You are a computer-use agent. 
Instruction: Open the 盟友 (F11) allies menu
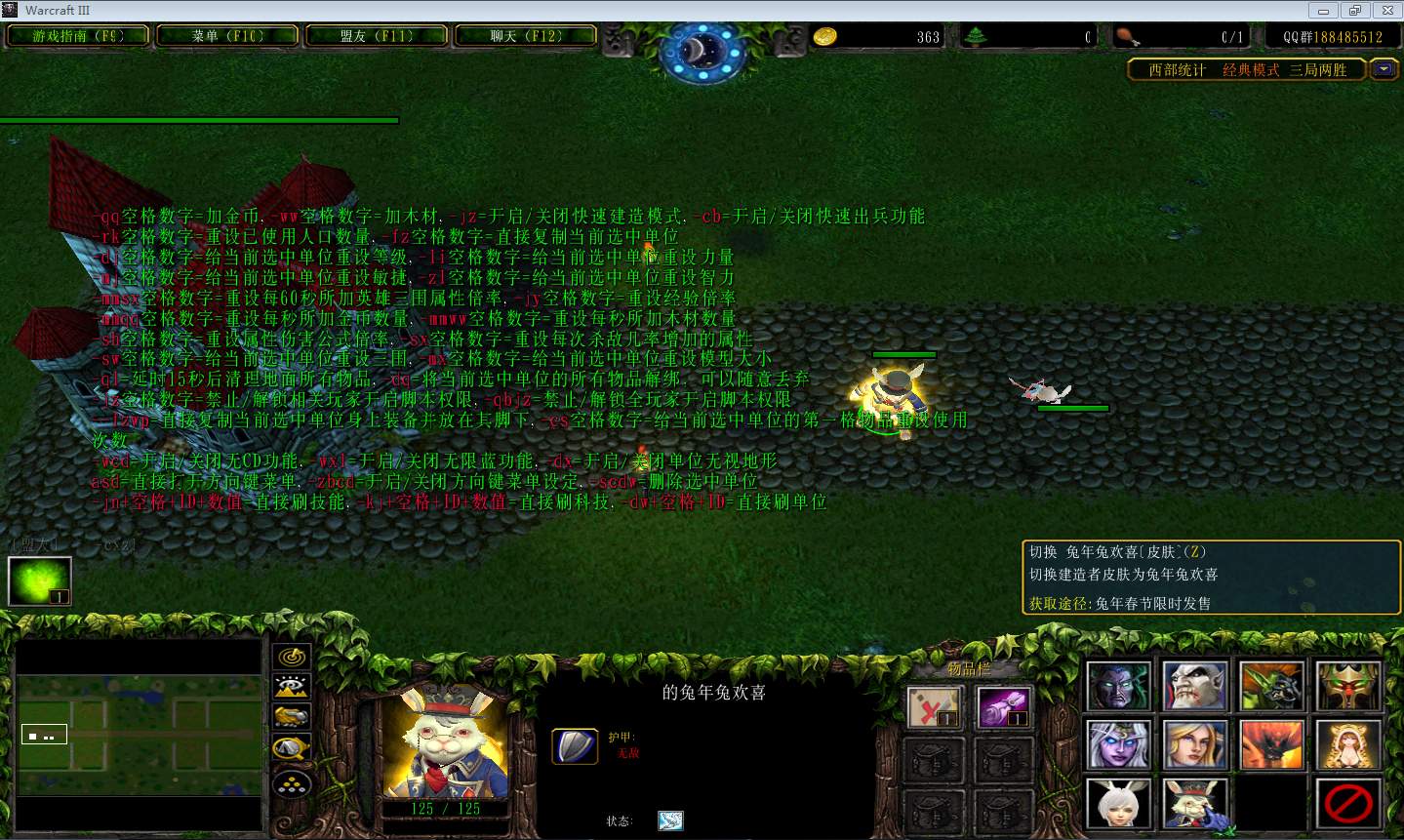[377, 36]
